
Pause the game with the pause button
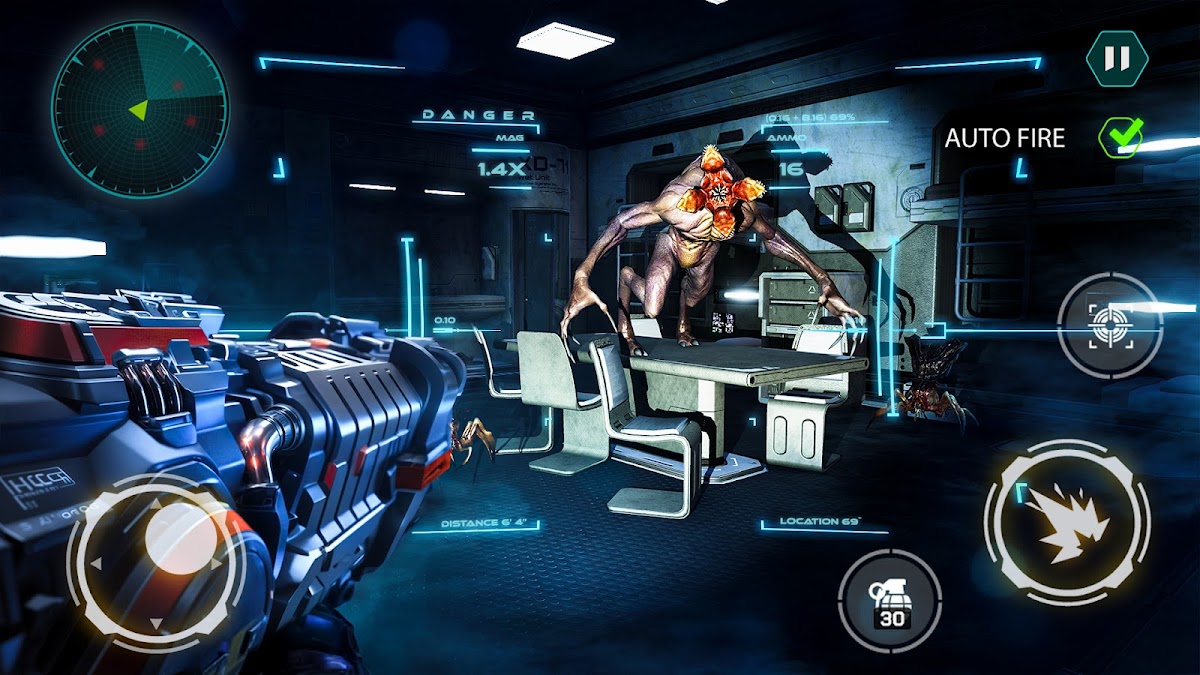pyautogui.click(x=1116, y=59)
